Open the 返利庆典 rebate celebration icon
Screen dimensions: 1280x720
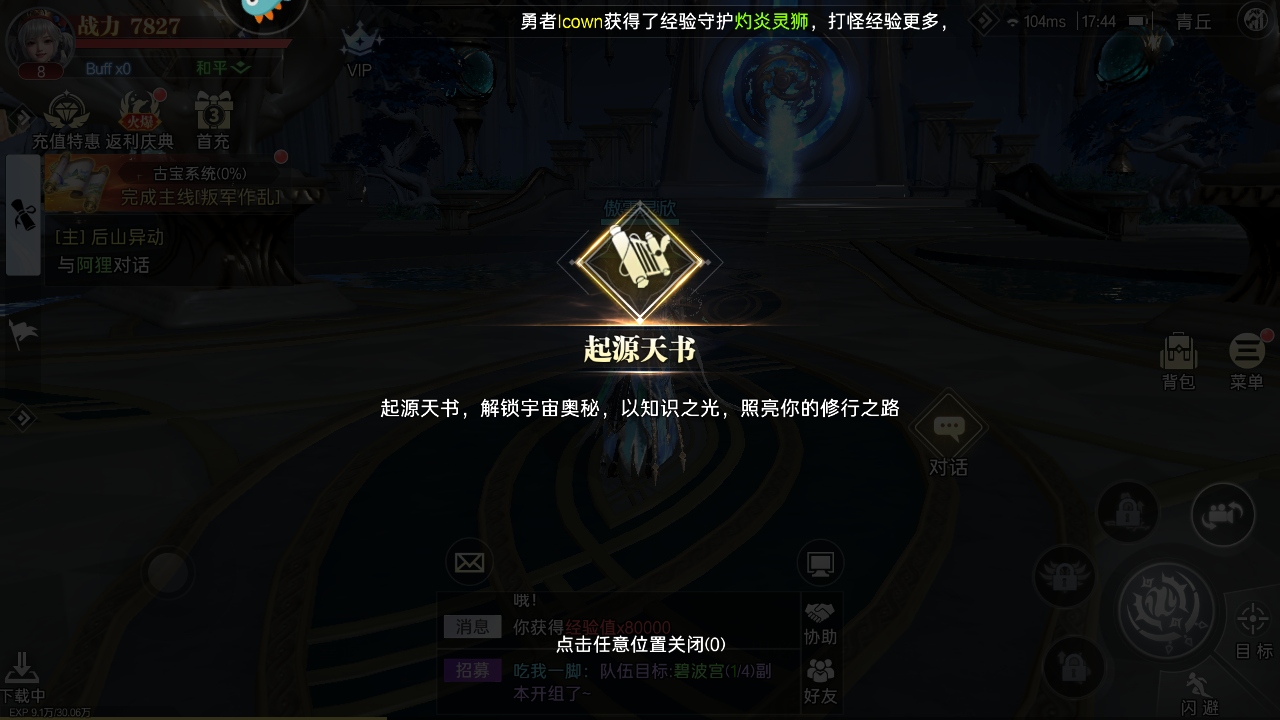pyautogui.click(x=140, y=113)
